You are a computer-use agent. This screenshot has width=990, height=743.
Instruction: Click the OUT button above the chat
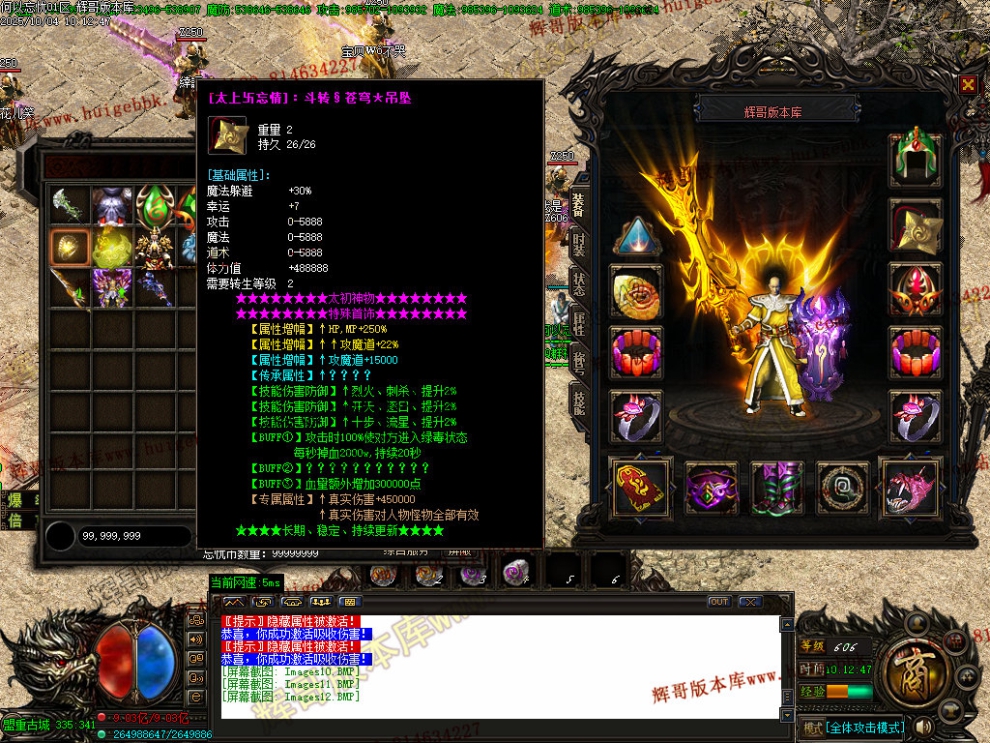pyautogui.click(x=718, y=602)
